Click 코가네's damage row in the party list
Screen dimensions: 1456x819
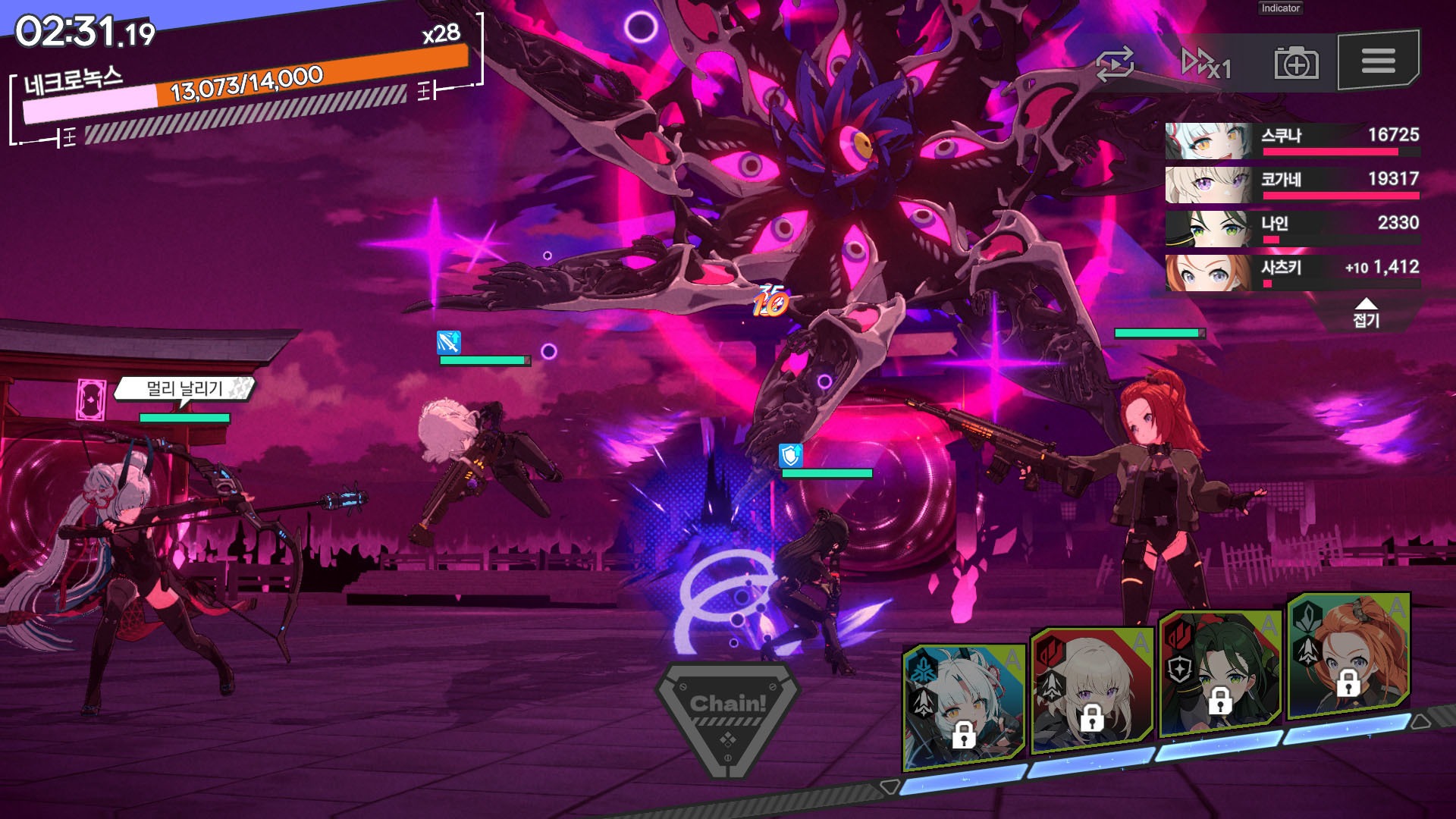point(1292,184)
